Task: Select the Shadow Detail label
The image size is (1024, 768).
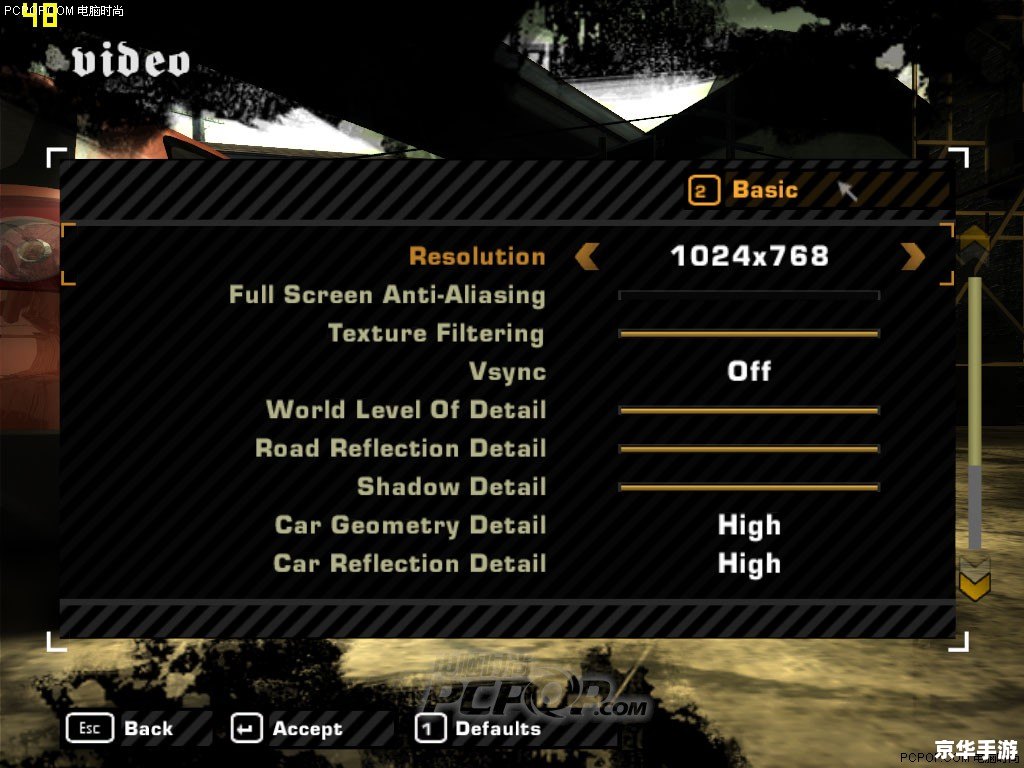Action: tap(452, 487)
